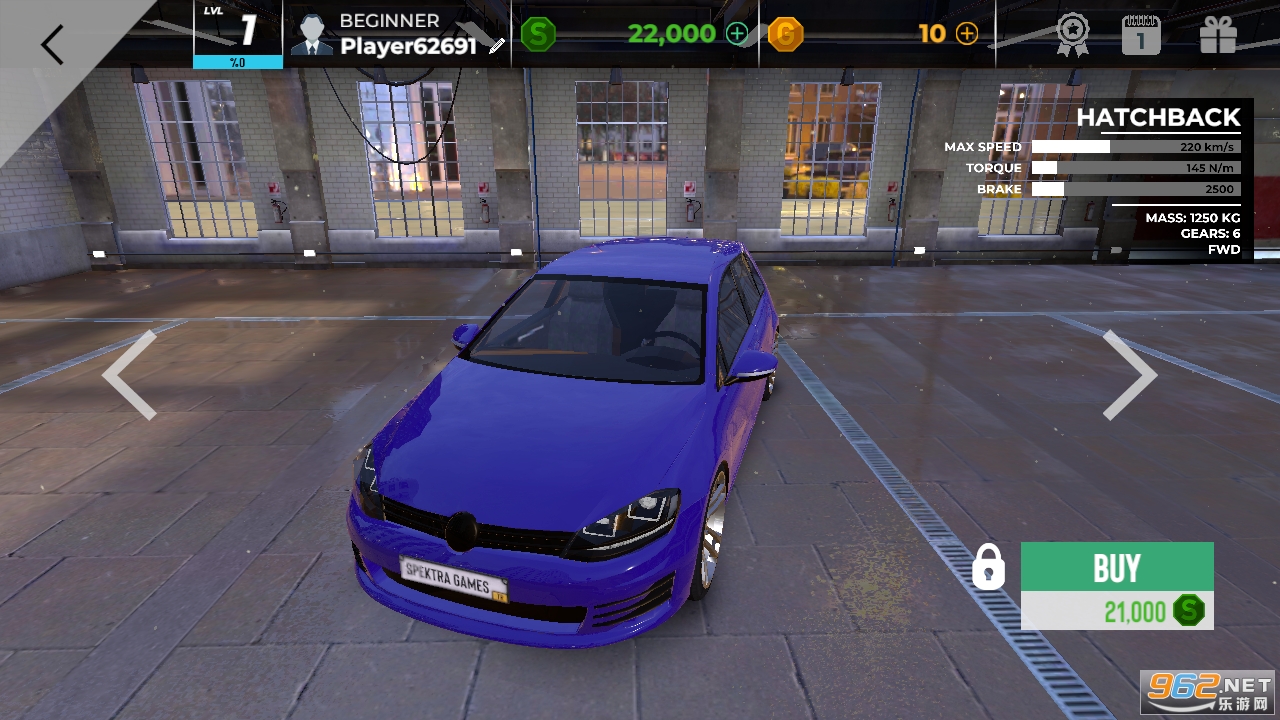Open the daily calendar icon
Viewport: 1280px width, 720px height.
pos(1140,35)
